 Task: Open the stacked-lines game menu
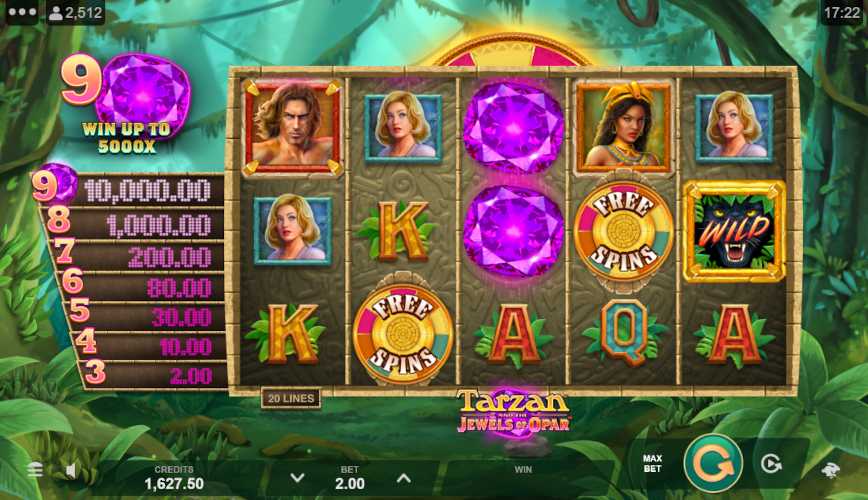(x=34, y=469)
